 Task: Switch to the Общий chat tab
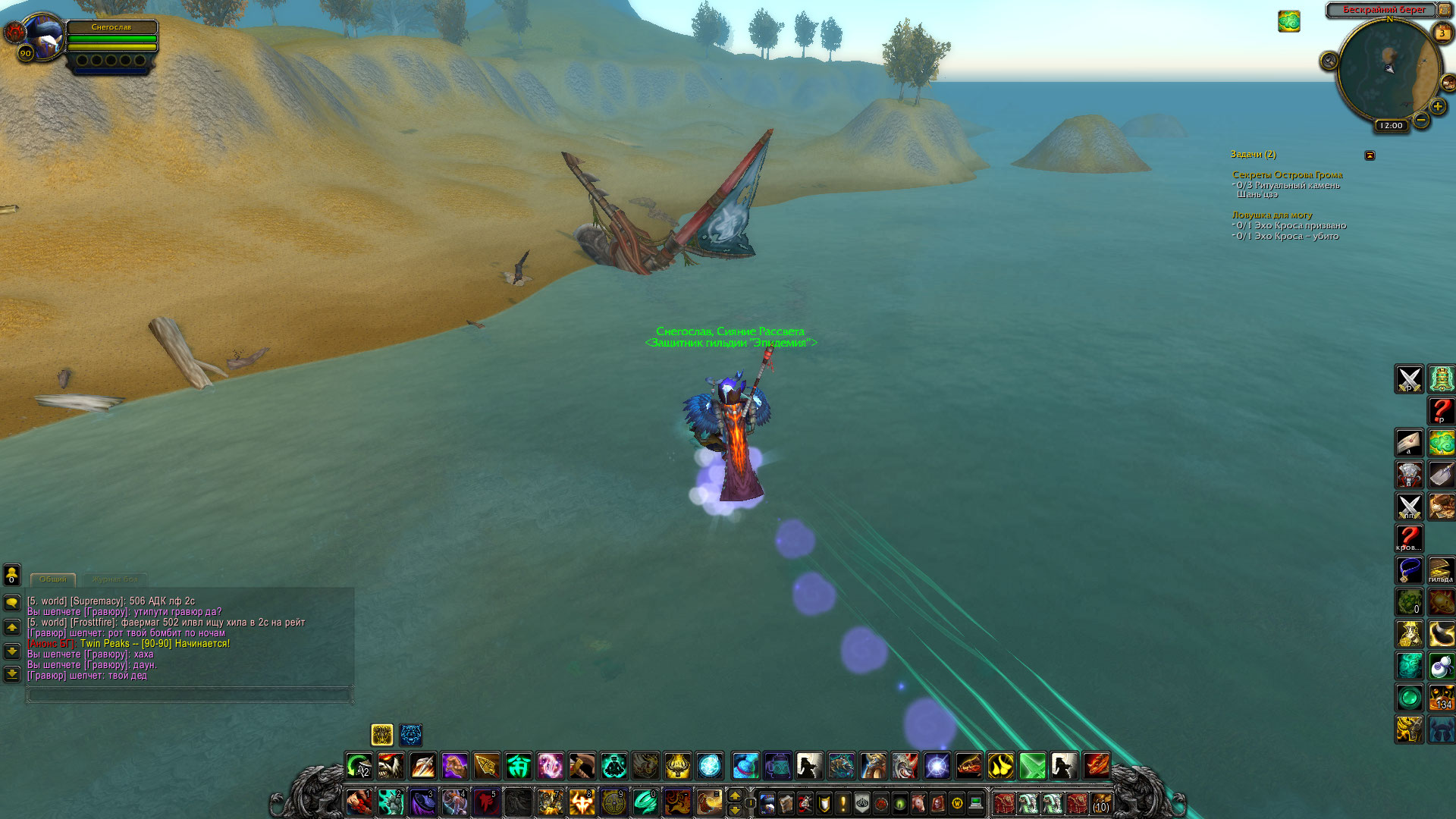[53, 579]
